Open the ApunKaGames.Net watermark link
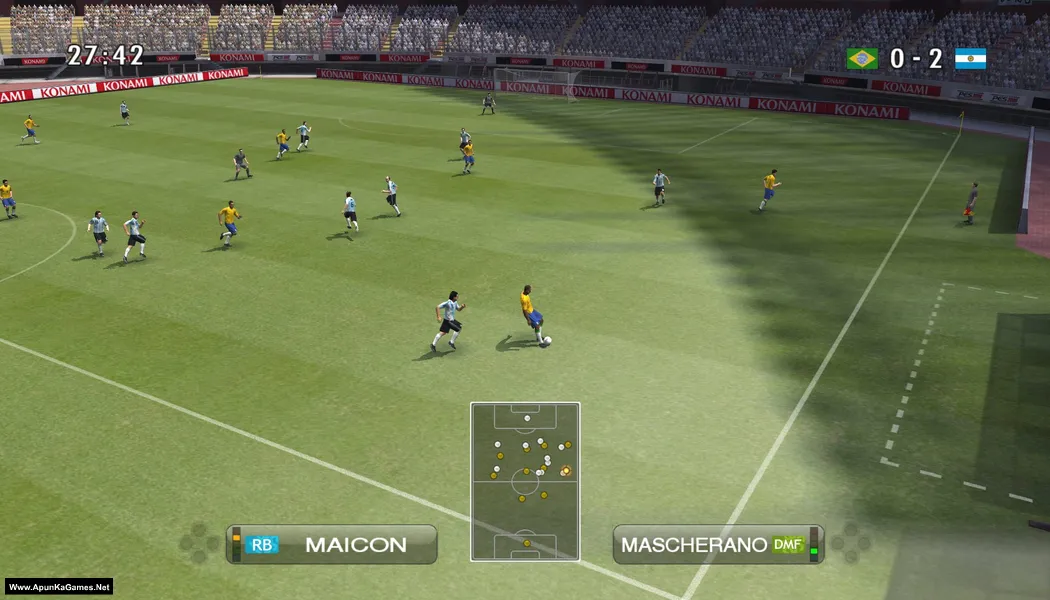1050x600 pixels. [x=59, y=587]
